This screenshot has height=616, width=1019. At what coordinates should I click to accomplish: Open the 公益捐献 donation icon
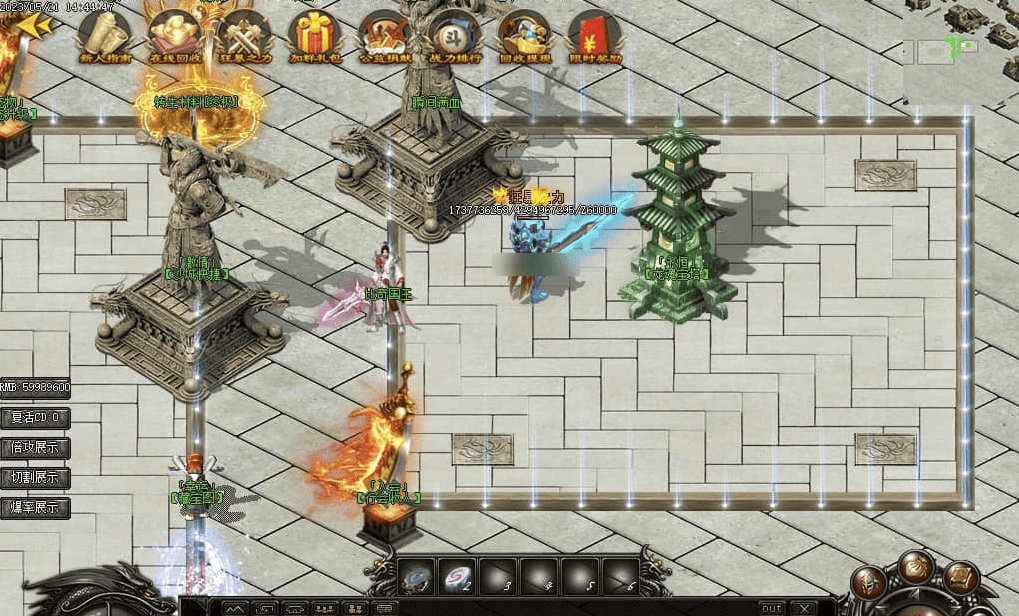coord(383,34)
